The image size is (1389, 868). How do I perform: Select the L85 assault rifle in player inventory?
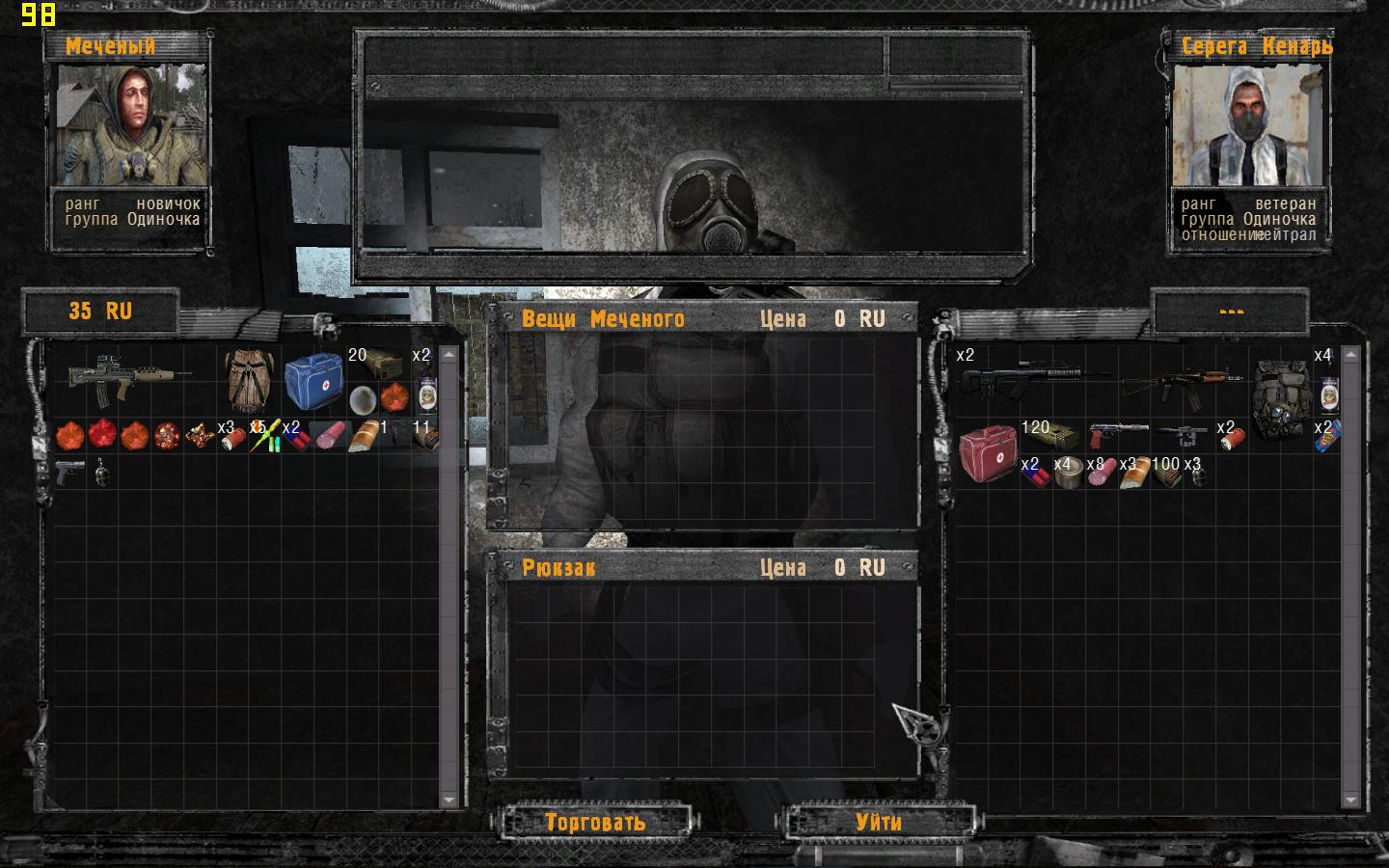(x=130, y=377)
